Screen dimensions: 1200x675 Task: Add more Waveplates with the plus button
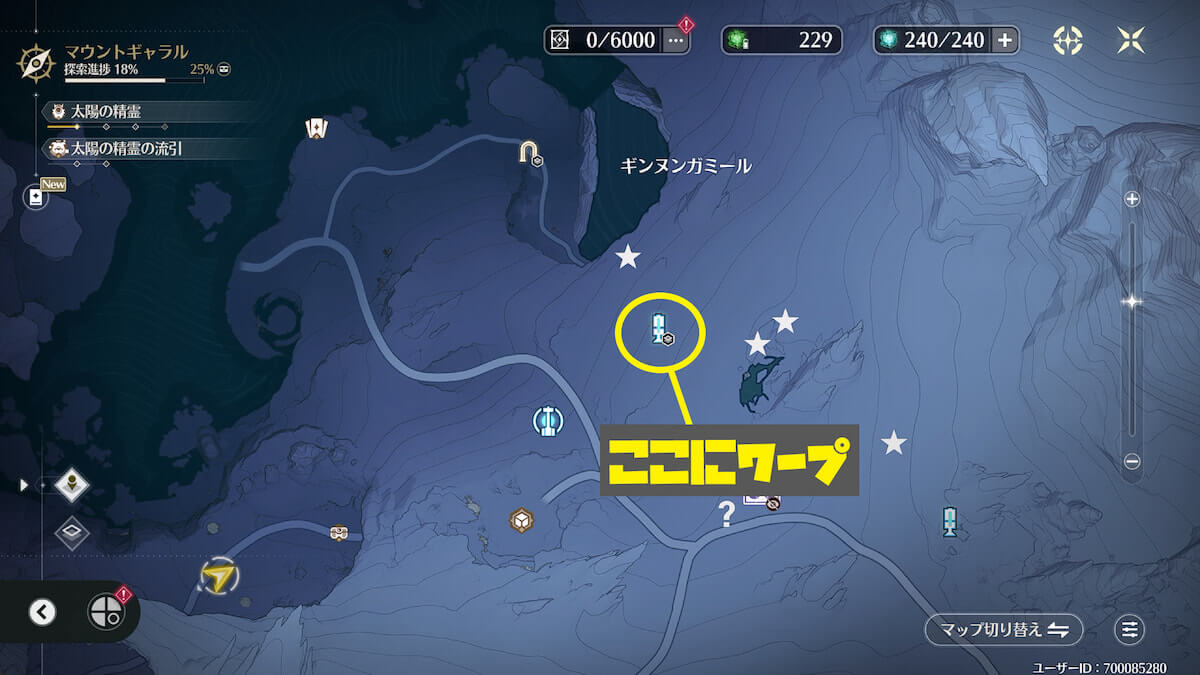[x=1005, y=40]
